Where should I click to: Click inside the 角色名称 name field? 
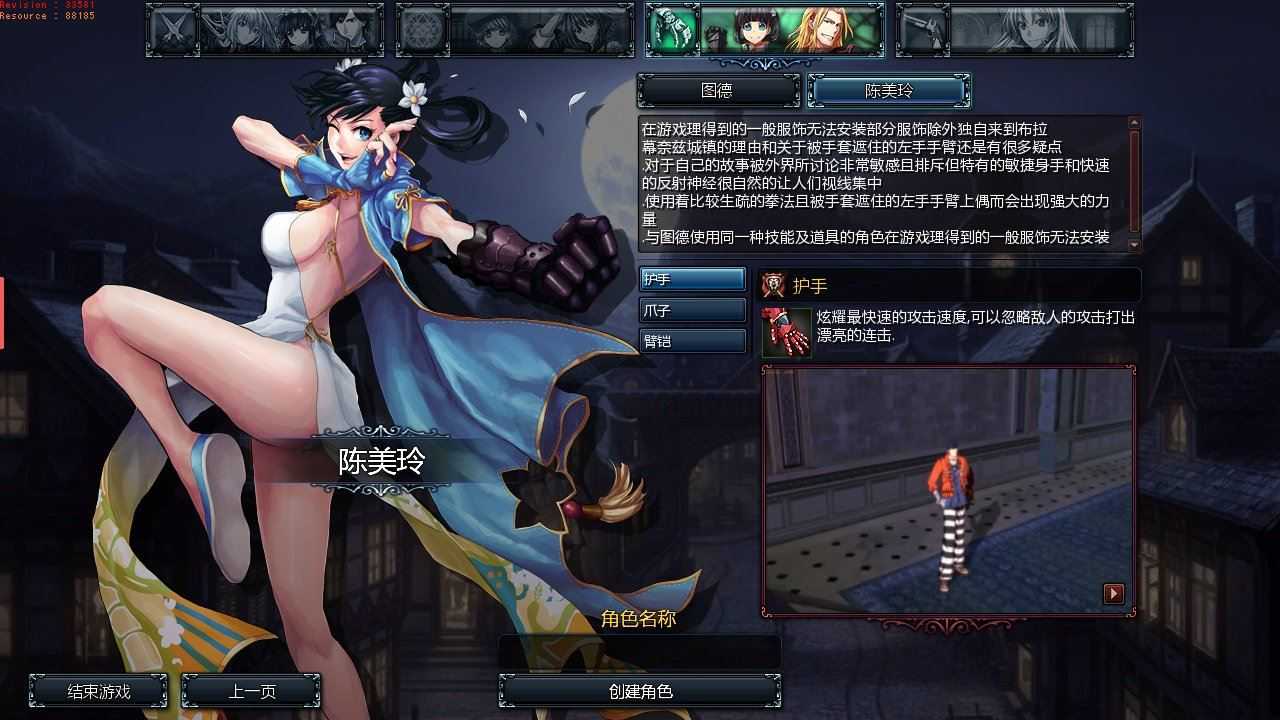click(x=638, y=648)
